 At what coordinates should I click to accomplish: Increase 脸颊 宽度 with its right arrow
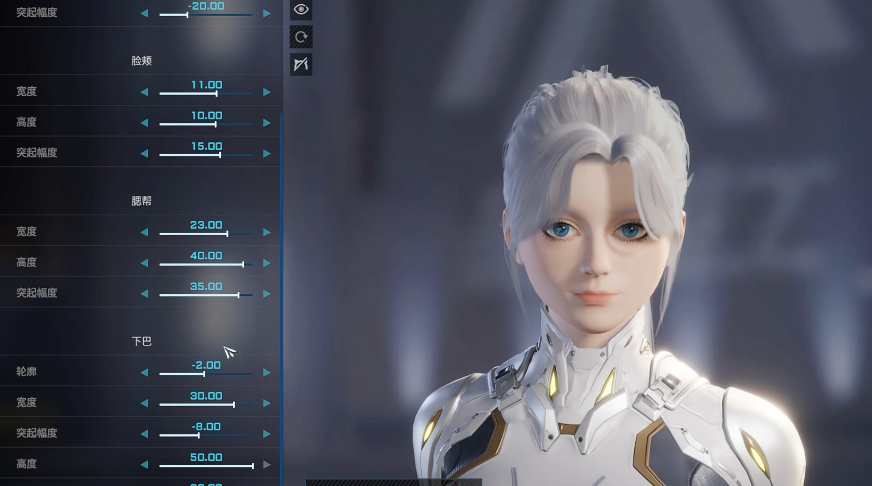pos(267,92)
